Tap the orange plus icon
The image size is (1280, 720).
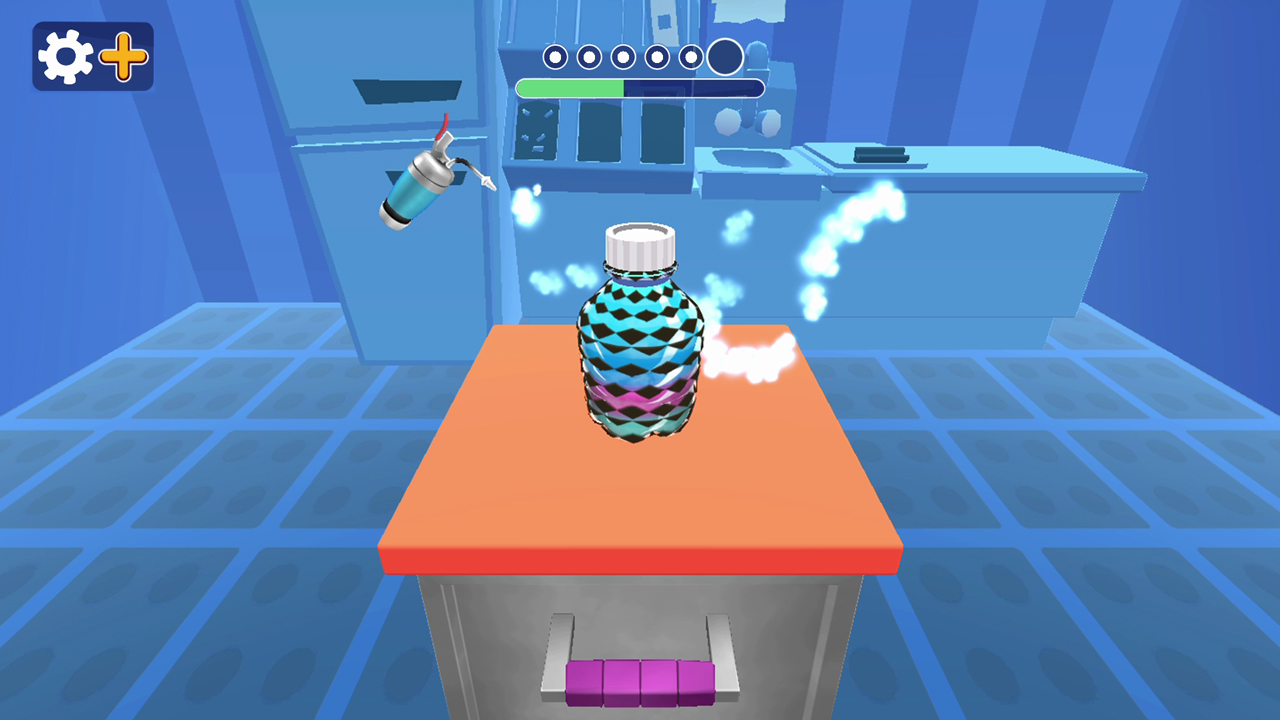pos(122,57)
